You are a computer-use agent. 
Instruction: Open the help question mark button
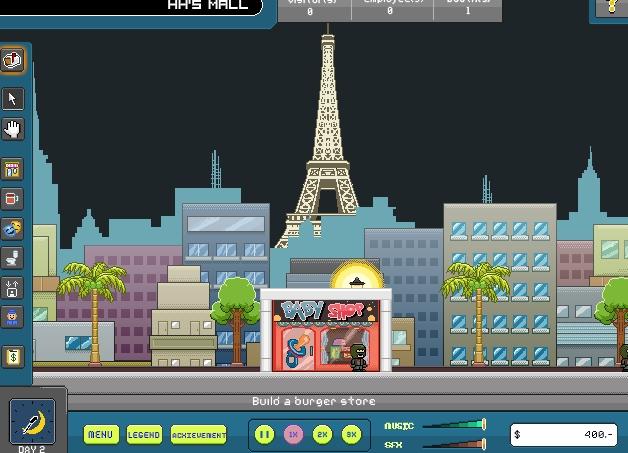pos(612,8)
